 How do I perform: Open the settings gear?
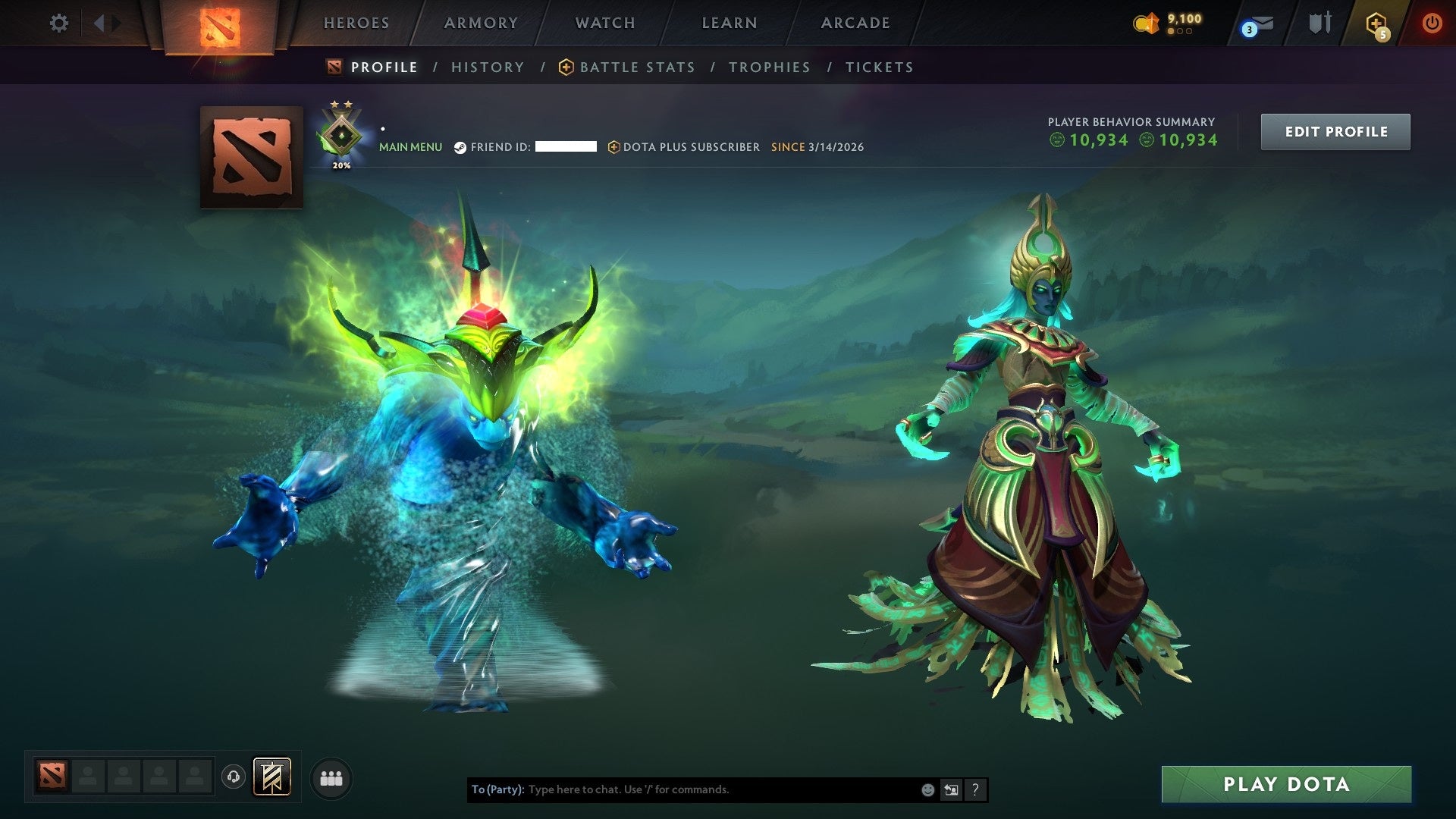58,23
